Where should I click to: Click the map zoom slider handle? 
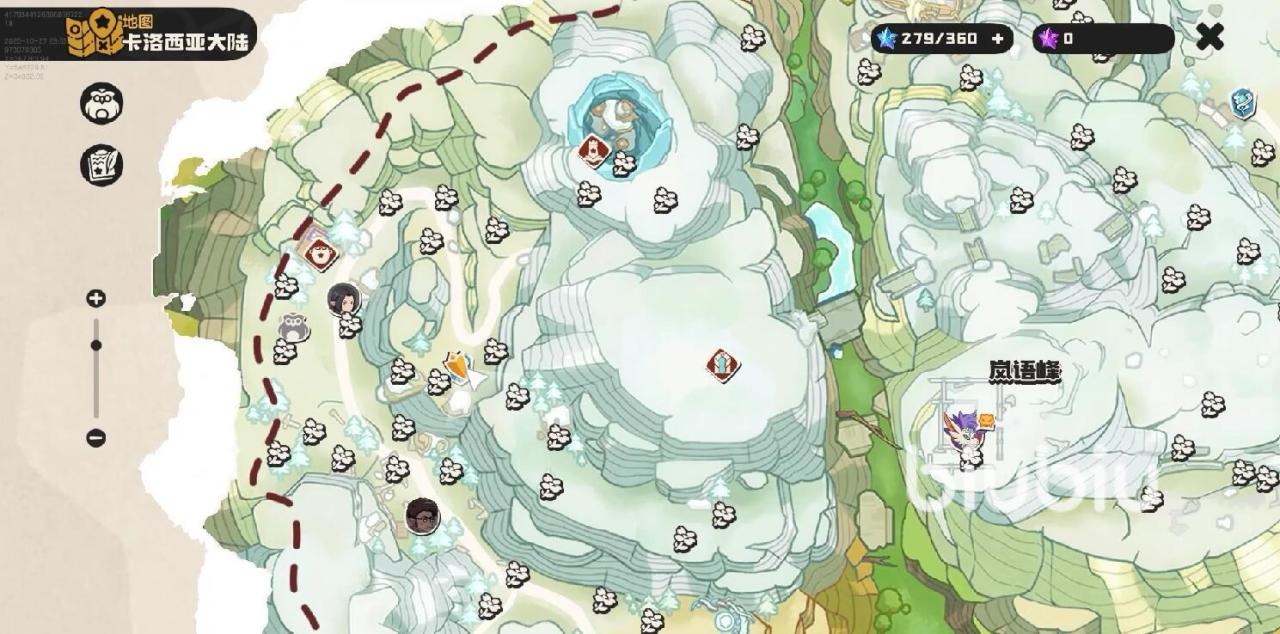pos(96,345)
